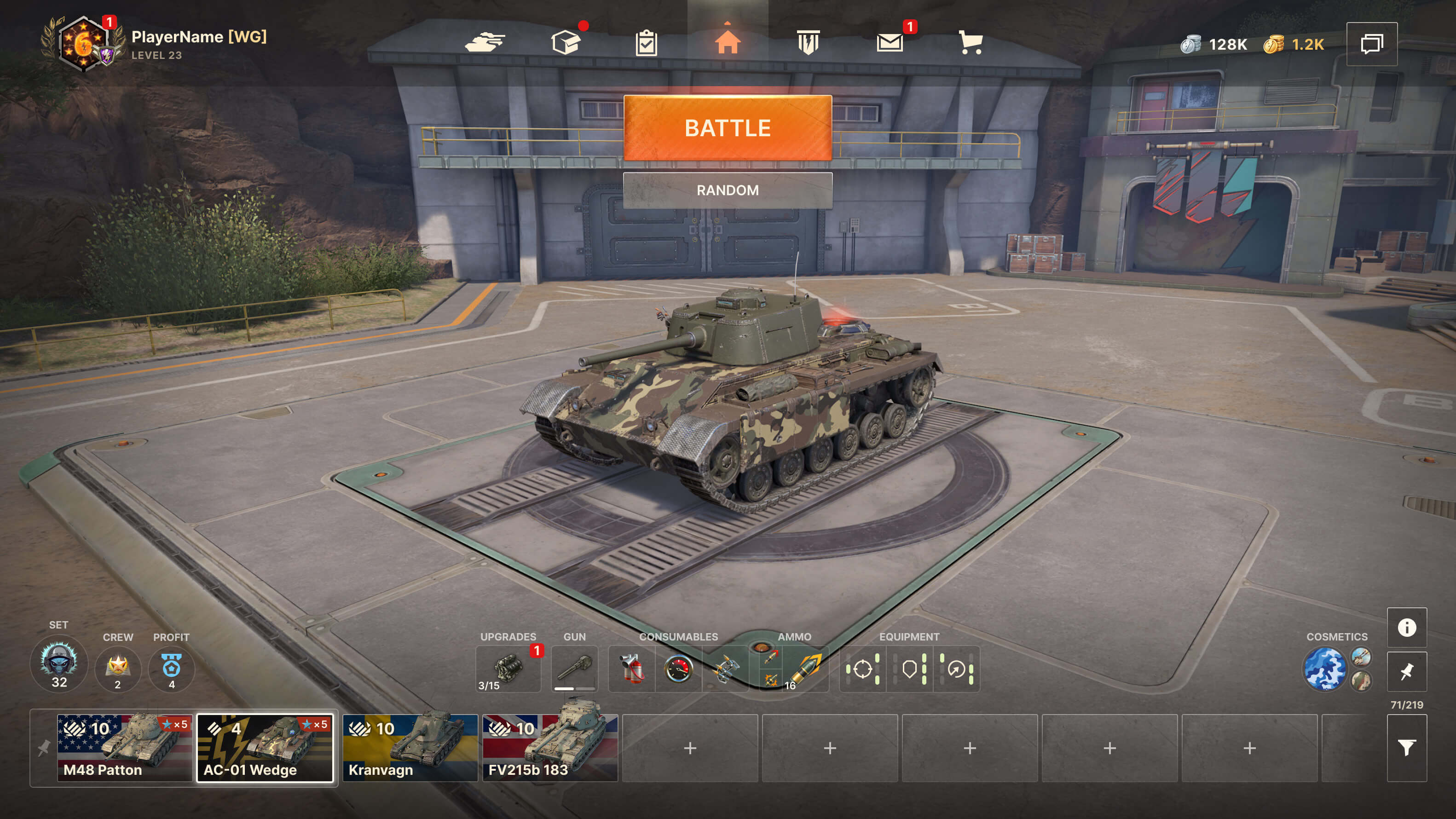Open the Gun selection slot
Screen dimensions: 1456x819
tap(574, 669)
